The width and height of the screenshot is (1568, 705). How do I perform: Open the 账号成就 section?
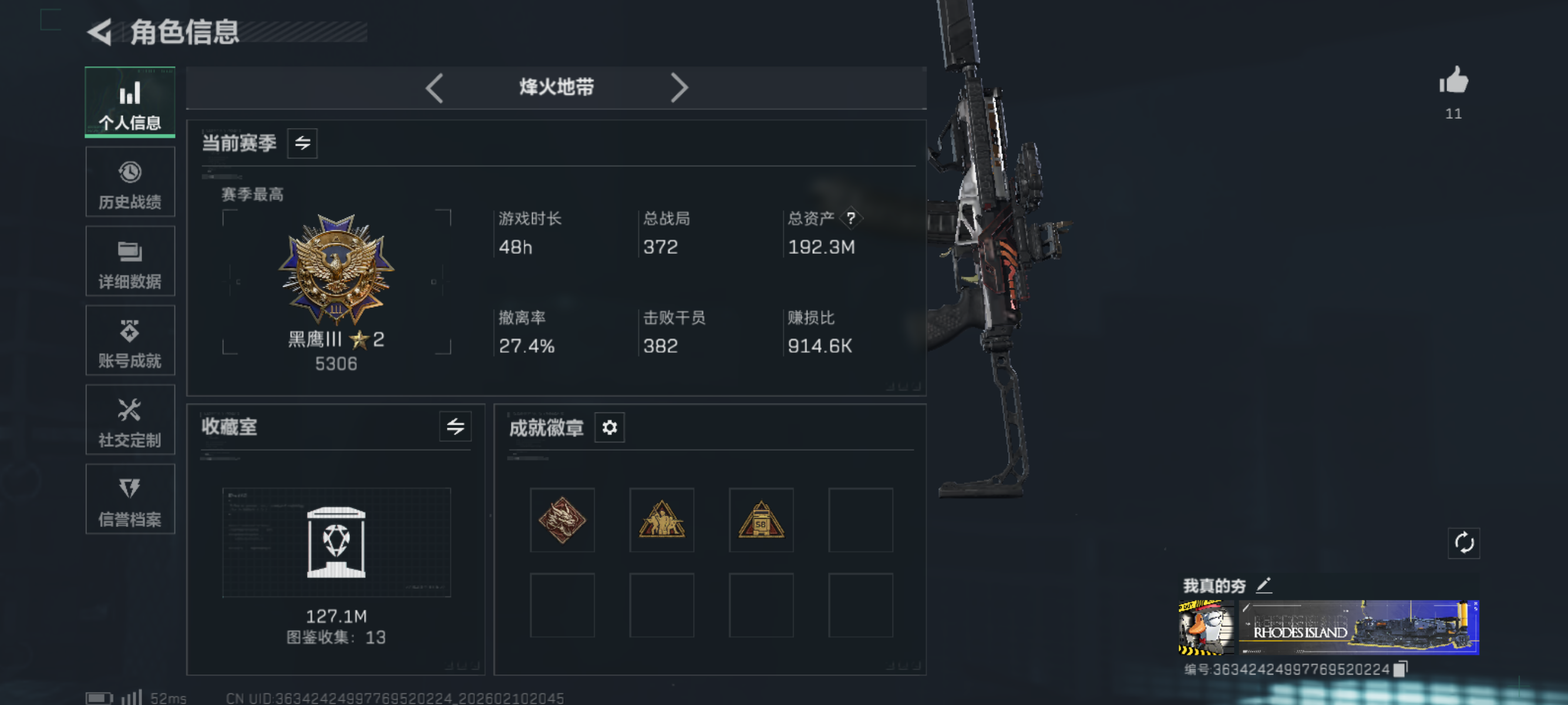coord(130,341)
